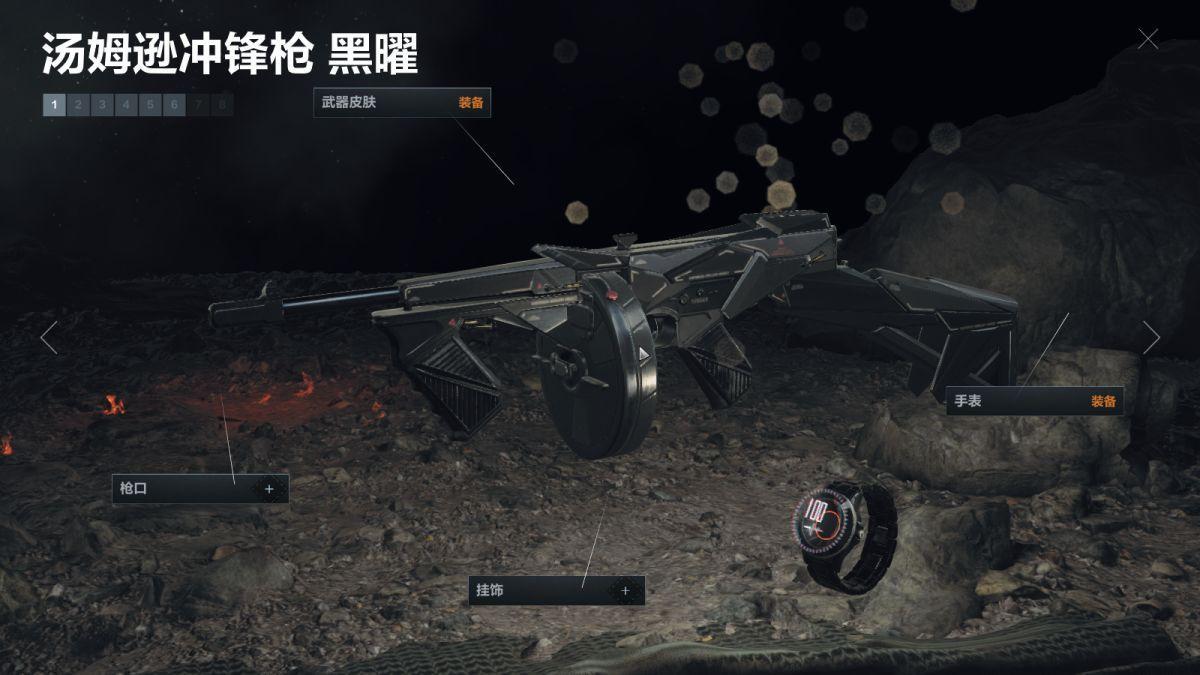Add a 挂饰 charm attachment
Screen dimensions: 1200x675
tap(626, 590)
